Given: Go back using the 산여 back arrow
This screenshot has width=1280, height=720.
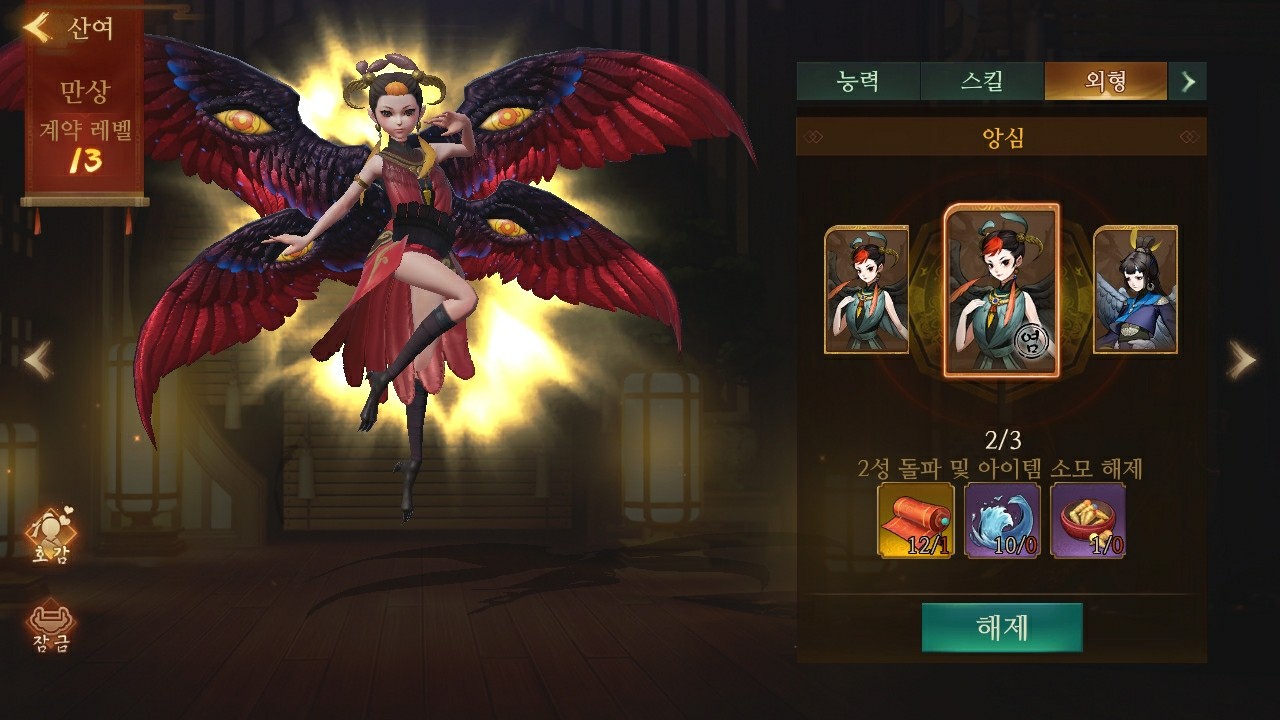Looking at the screenshot, I should tap(40, 27).
